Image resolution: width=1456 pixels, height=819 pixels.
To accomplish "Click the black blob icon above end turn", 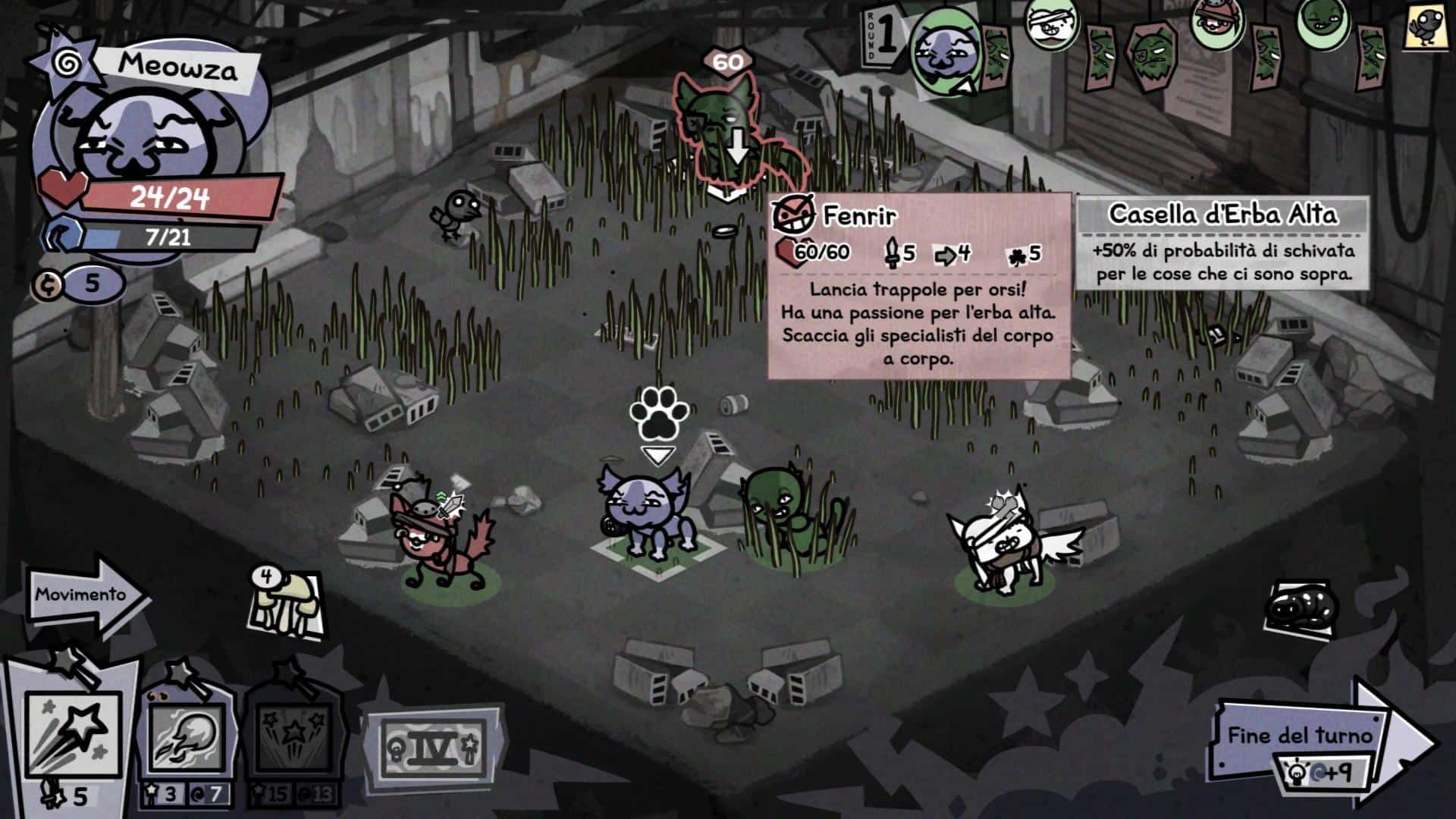I will click(x=1301, y=608).
